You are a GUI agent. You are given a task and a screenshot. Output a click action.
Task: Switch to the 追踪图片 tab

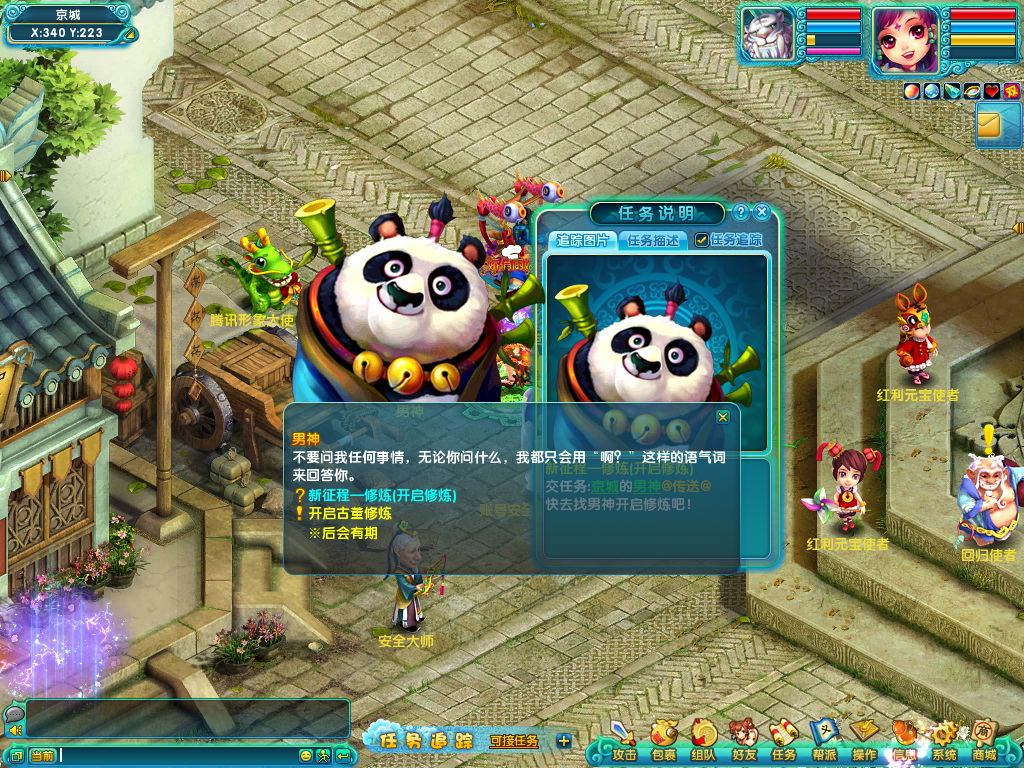(582, 240)
